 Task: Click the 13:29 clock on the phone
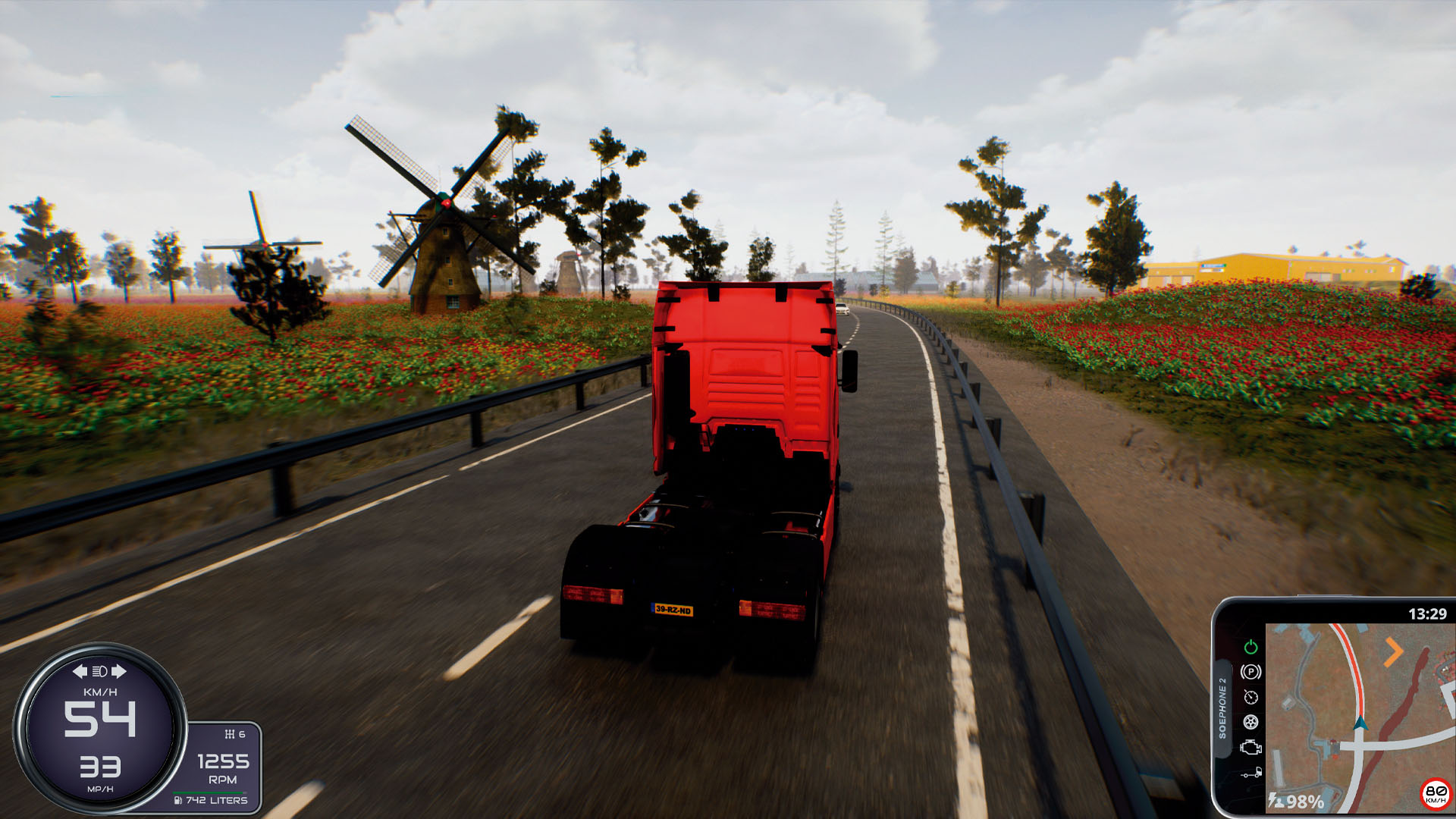coord(1428,614)
